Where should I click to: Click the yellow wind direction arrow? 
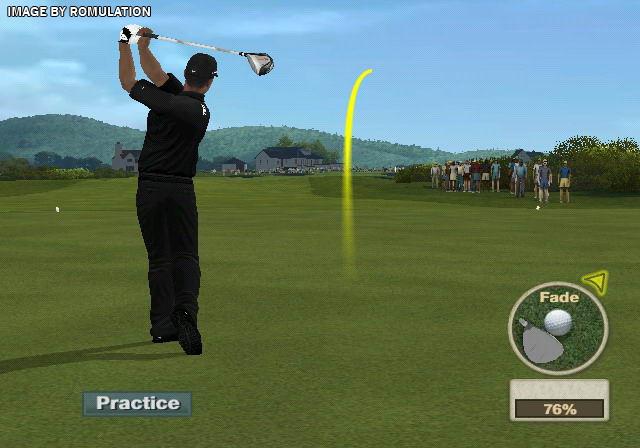(595, 283)
